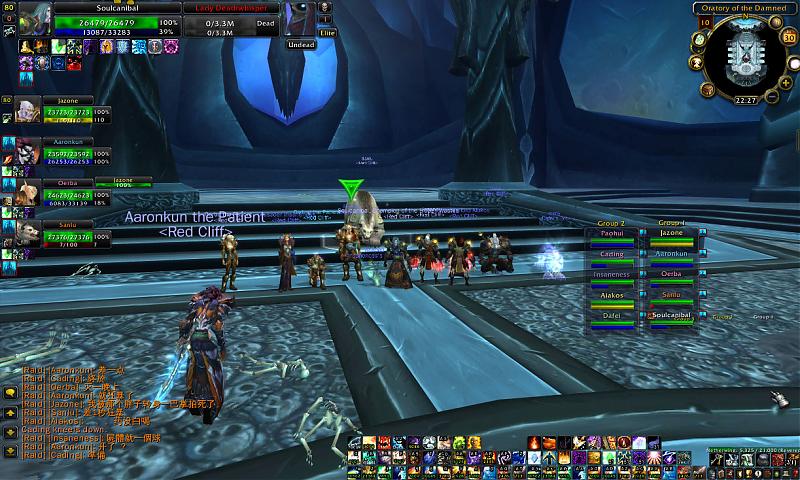Select party member Jazone's portrait frame
Image resolution: width=800 pixels, height=480 pixels.
(x=26, y=113)
